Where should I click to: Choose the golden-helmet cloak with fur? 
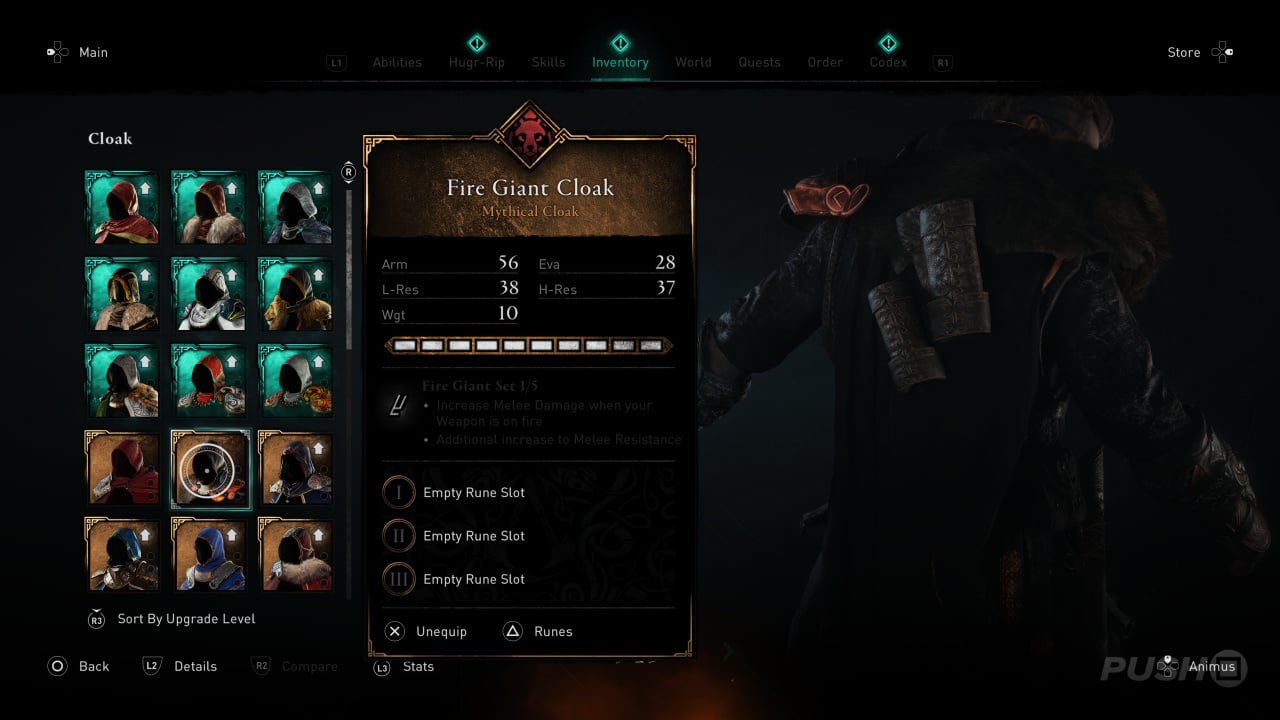(122, 295)
